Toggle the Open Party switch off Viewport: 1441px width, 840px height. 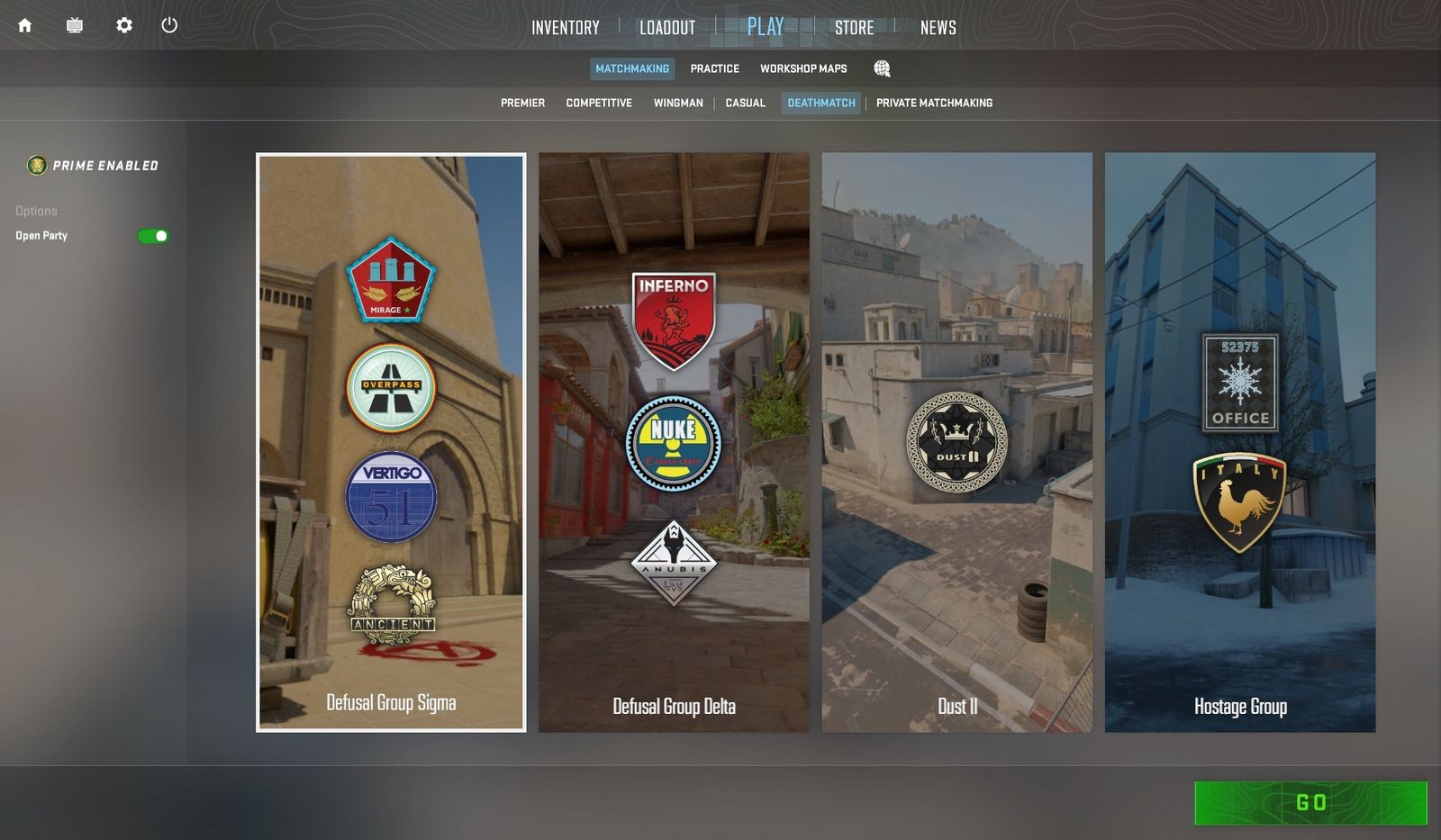coord(153,235)
